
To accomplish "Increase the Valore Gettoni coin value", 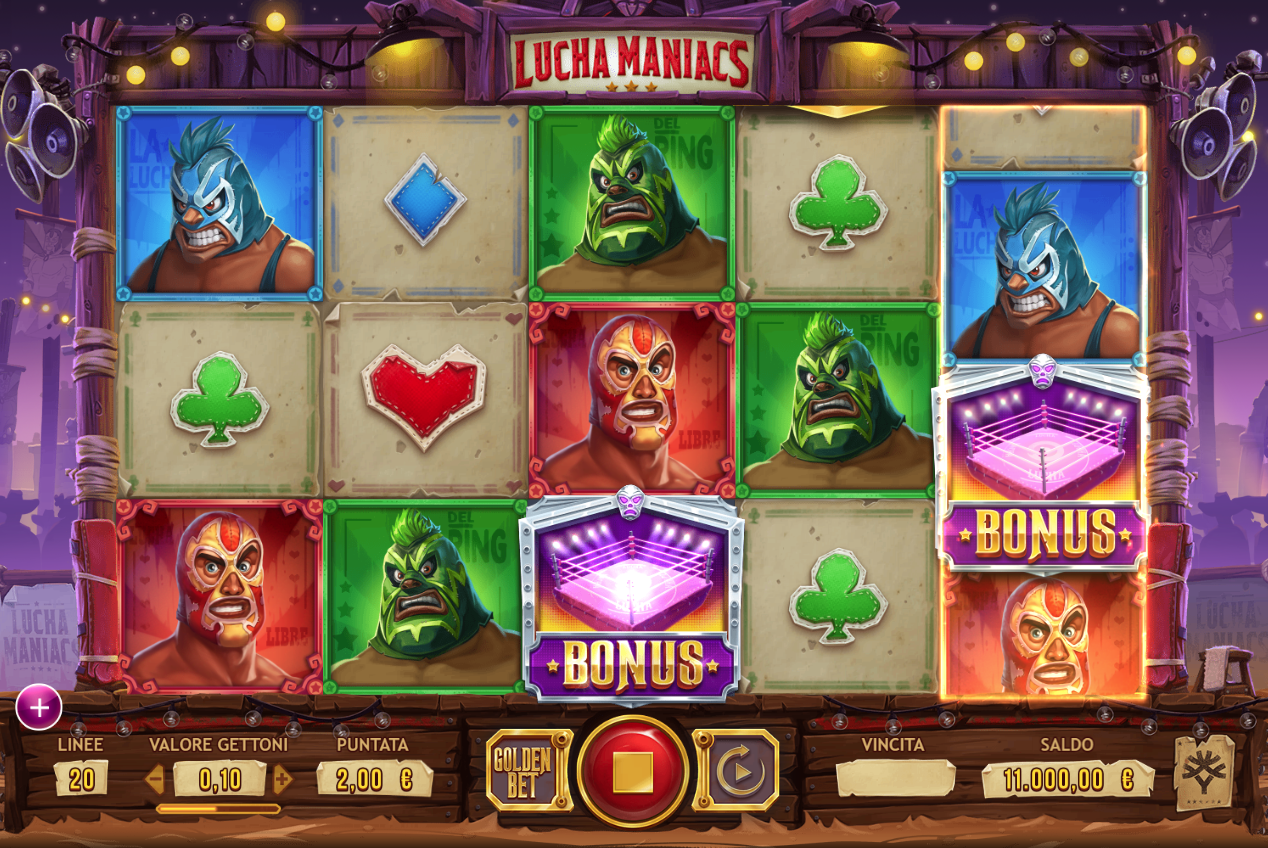I will click(283, 778).
